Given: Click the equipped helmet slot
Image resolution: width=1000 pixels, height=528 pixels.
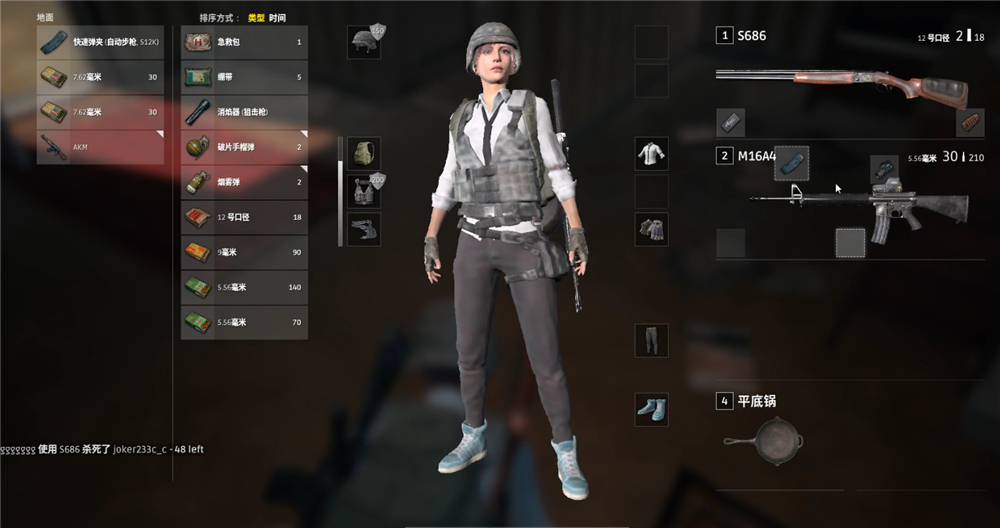Looking at the screenshot, I should 363,42.
